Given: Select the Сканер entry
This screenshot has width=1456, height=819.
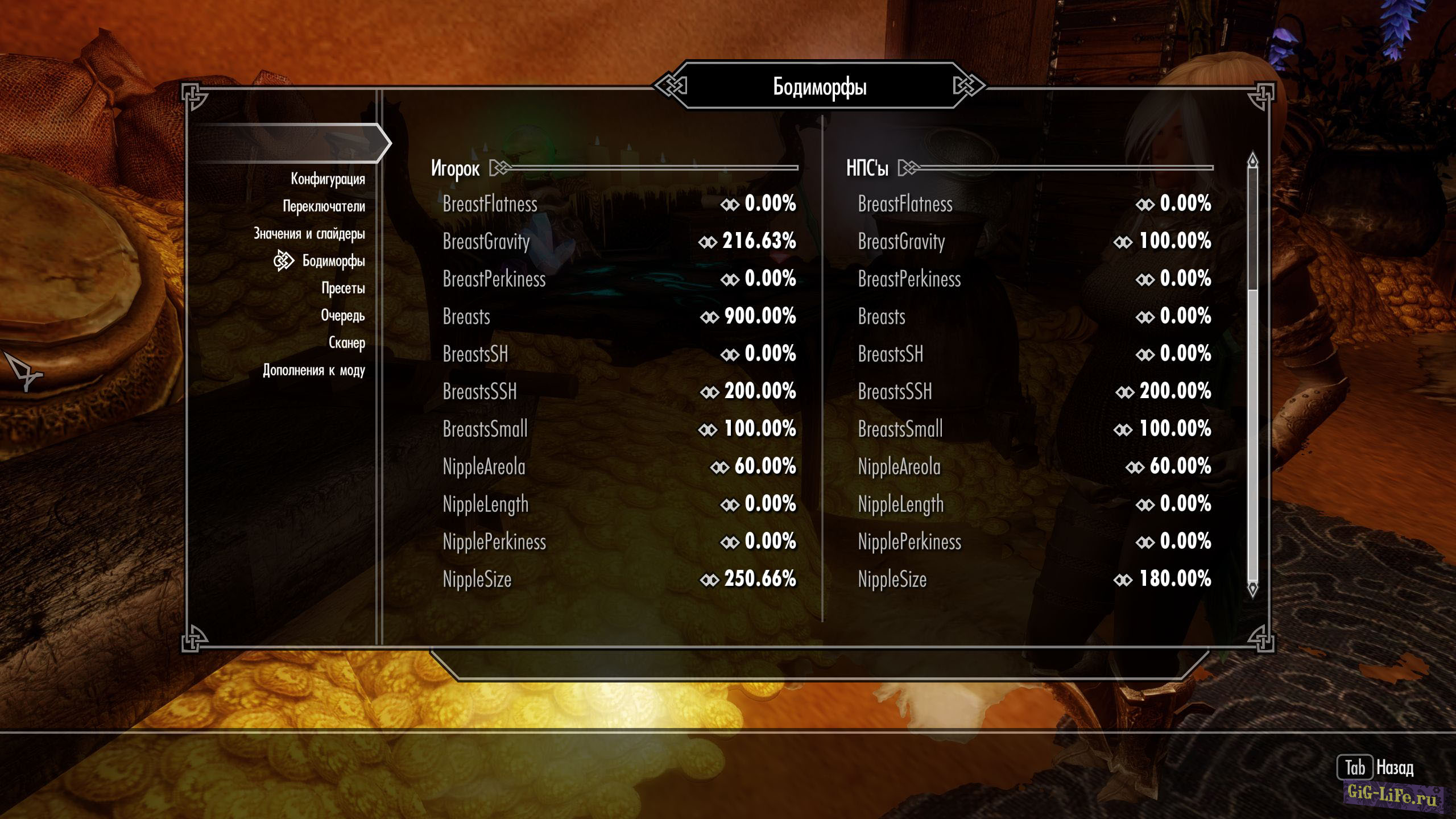Looking at the screenshot, I should pyautogui.click(x=346, y=343).
